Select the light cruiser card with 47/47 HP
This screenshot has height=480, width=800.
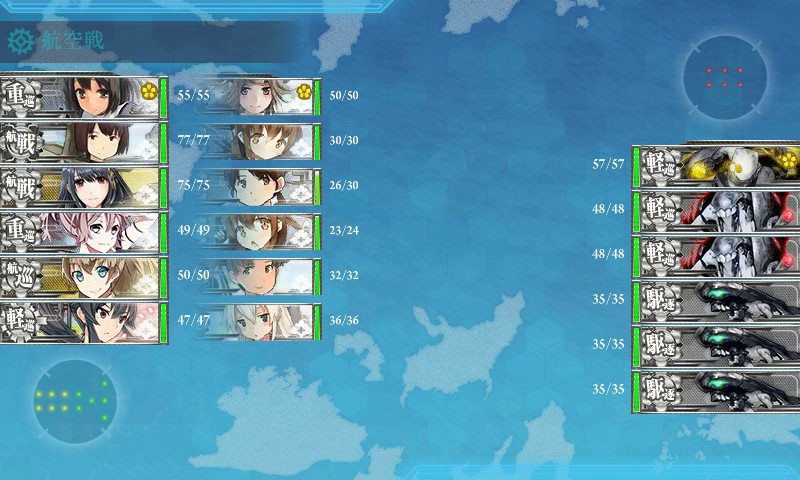point(83,322)
